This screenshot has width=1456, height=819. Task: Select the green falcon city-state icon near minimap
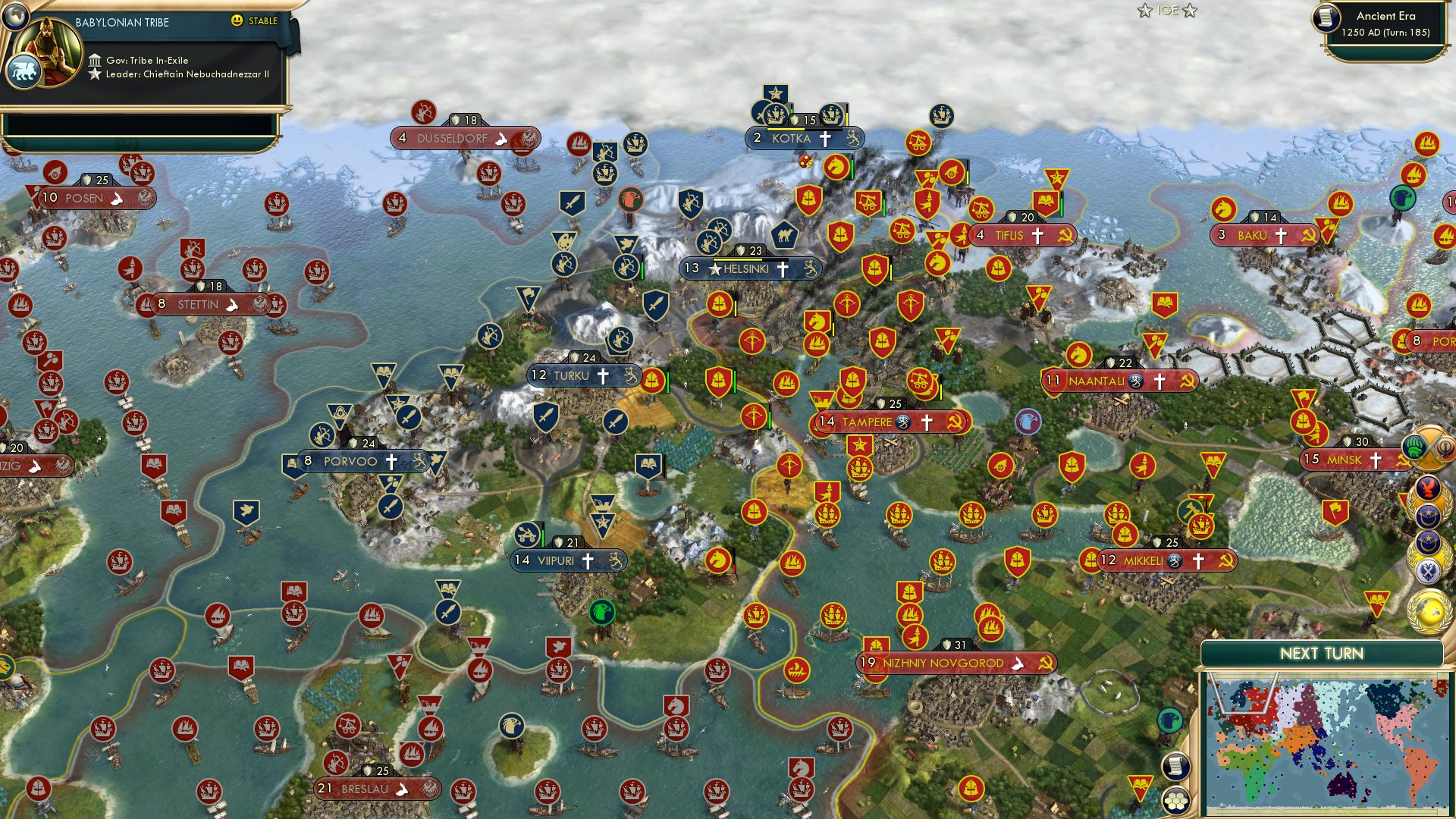pos(1170,720)
